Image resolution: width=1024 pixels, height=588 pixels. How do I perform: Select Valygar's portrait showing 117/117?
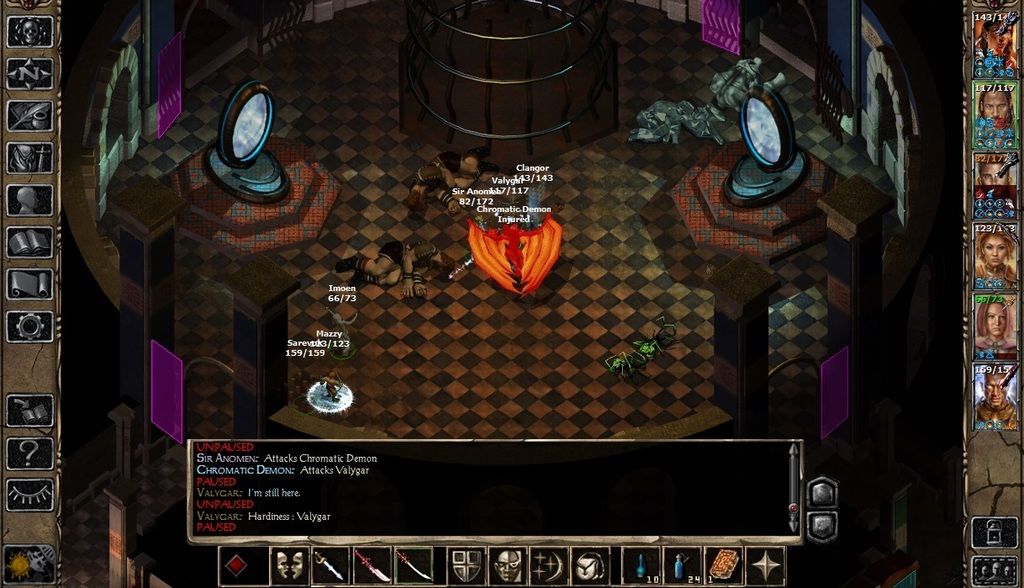995,114
